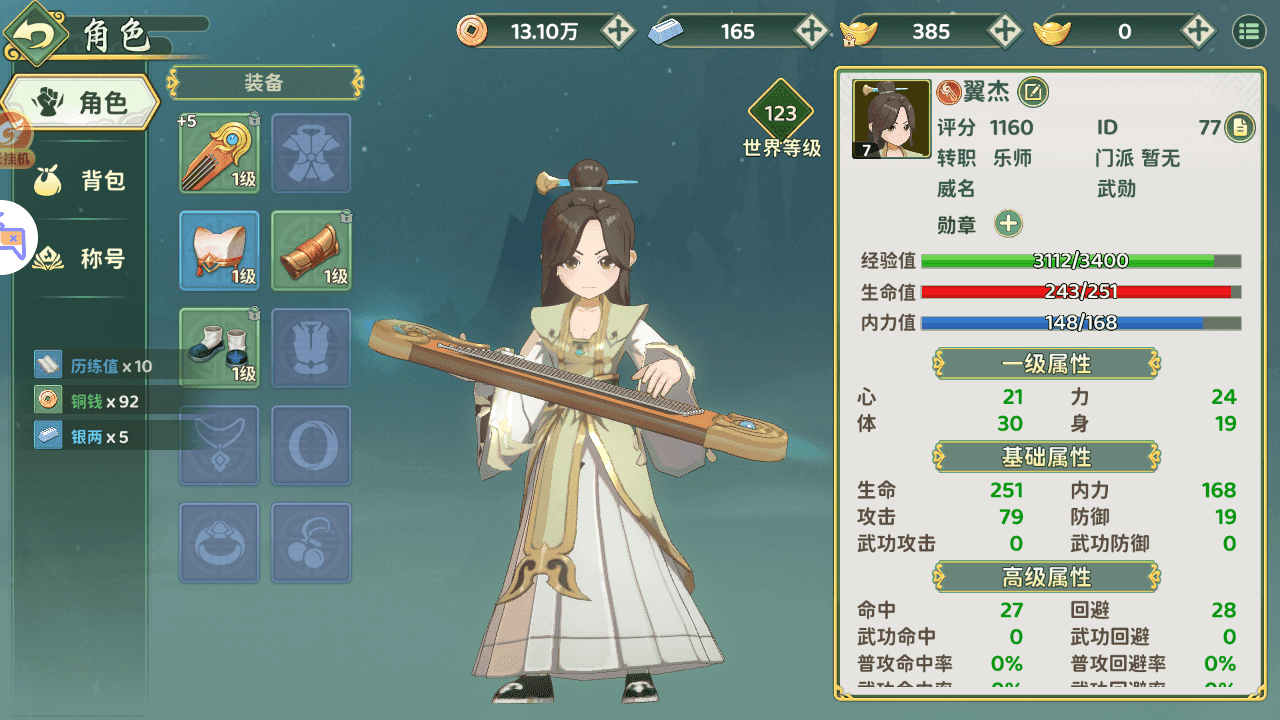Copy the character ID with the clipboard icon
Image resolution: width=1280 pixels, height=720 pixels.
(x=1240, y=128)
